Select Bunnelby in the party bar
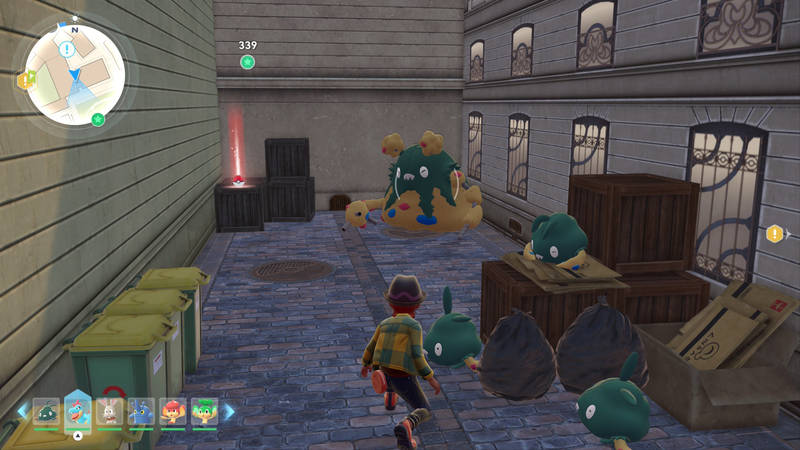 109,411
